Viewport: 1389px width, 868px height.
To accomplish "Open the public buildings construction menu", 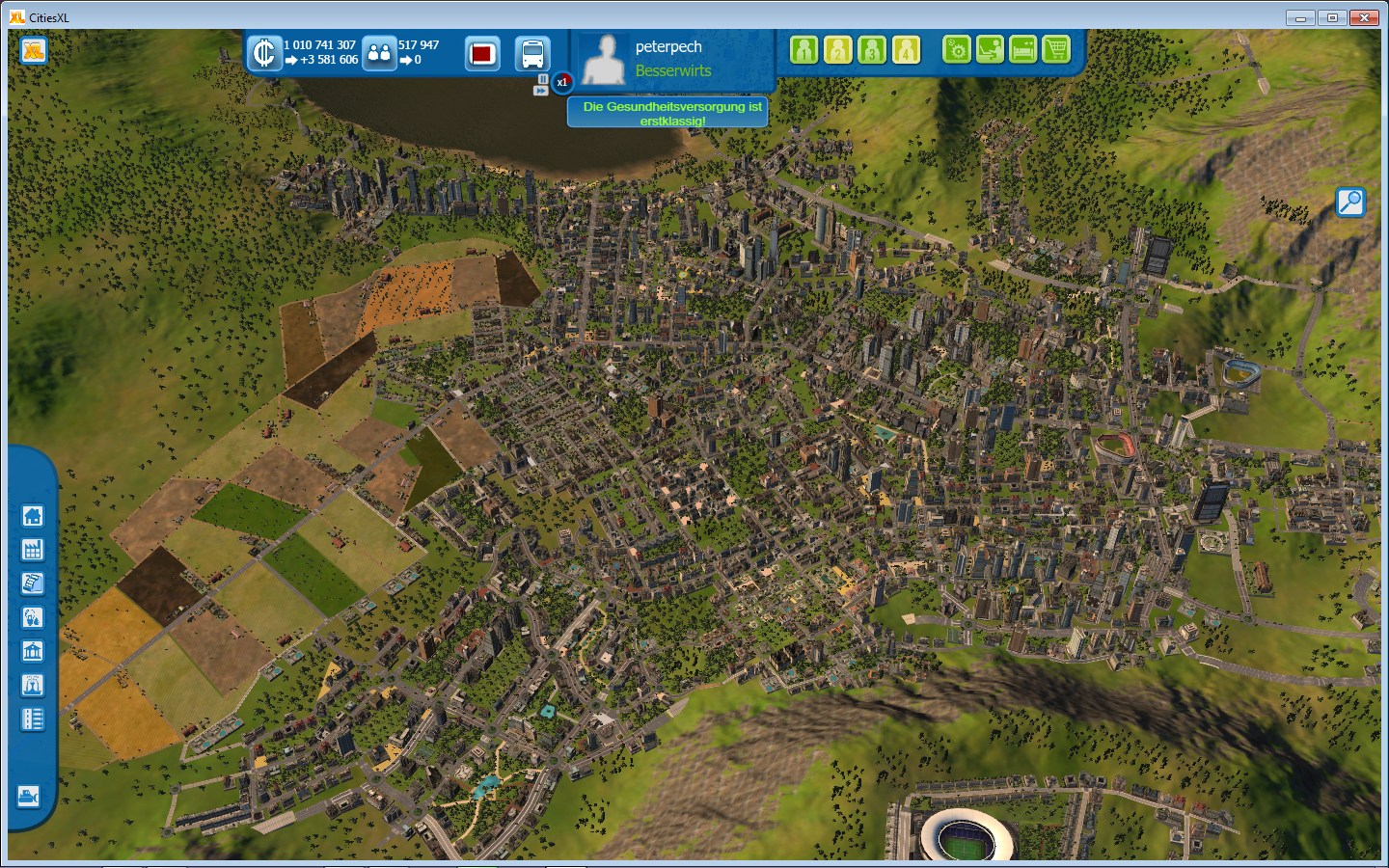I will 33,651.
